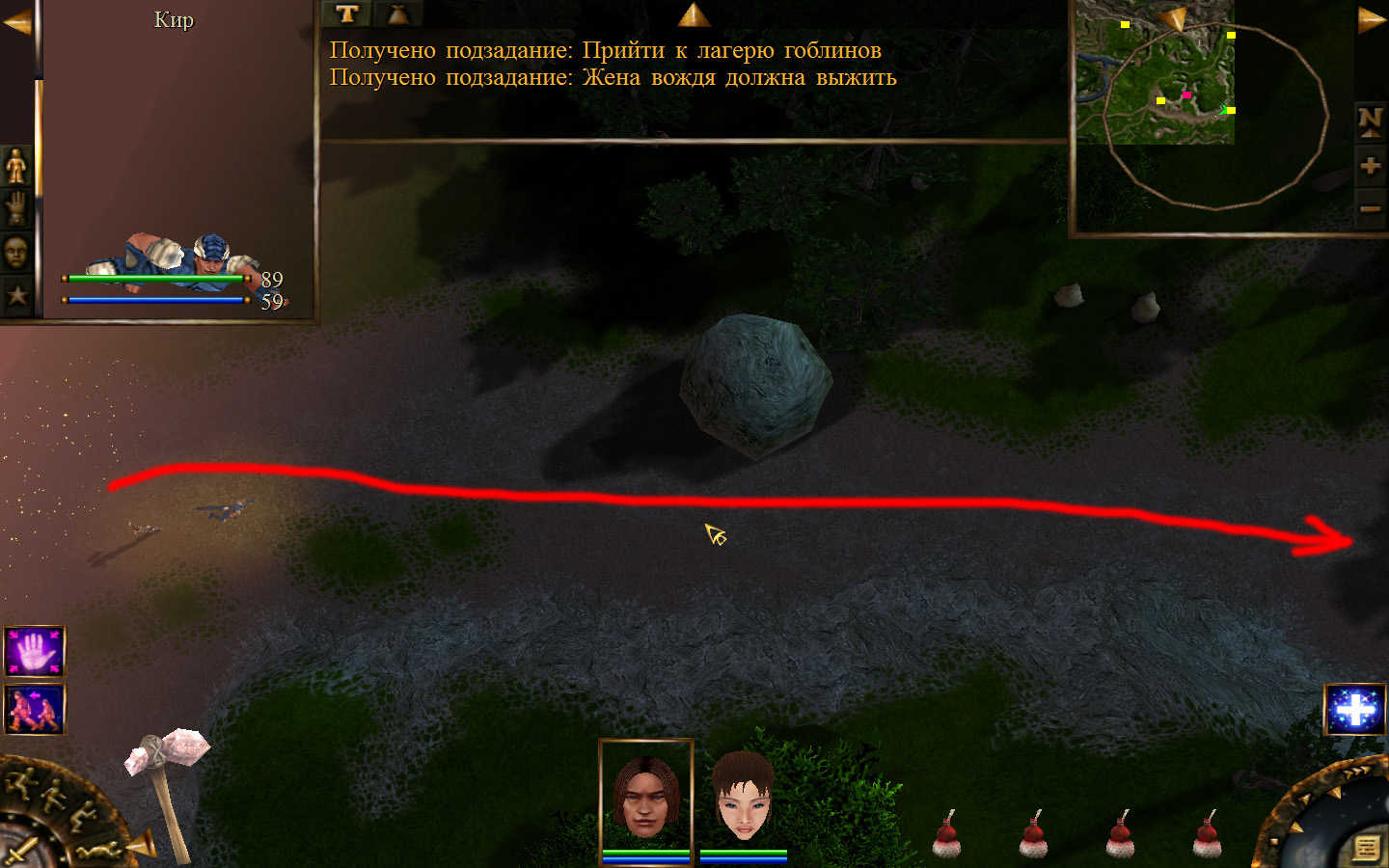This screenshot has height=868, width=1389.
Task: Select the female companion portrait
Action: 743,797
